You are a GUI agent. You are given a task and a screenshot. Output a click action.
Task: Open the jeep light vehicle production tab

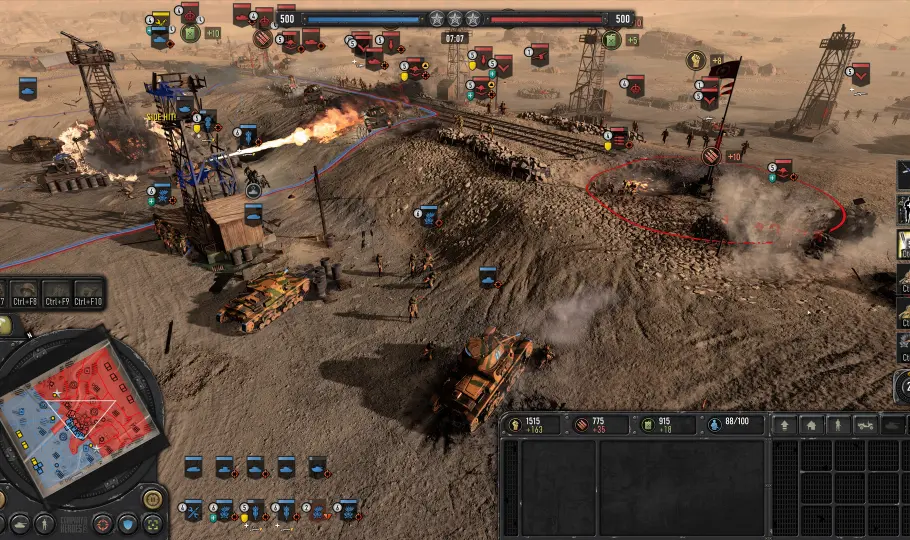[x=865, y=425]
